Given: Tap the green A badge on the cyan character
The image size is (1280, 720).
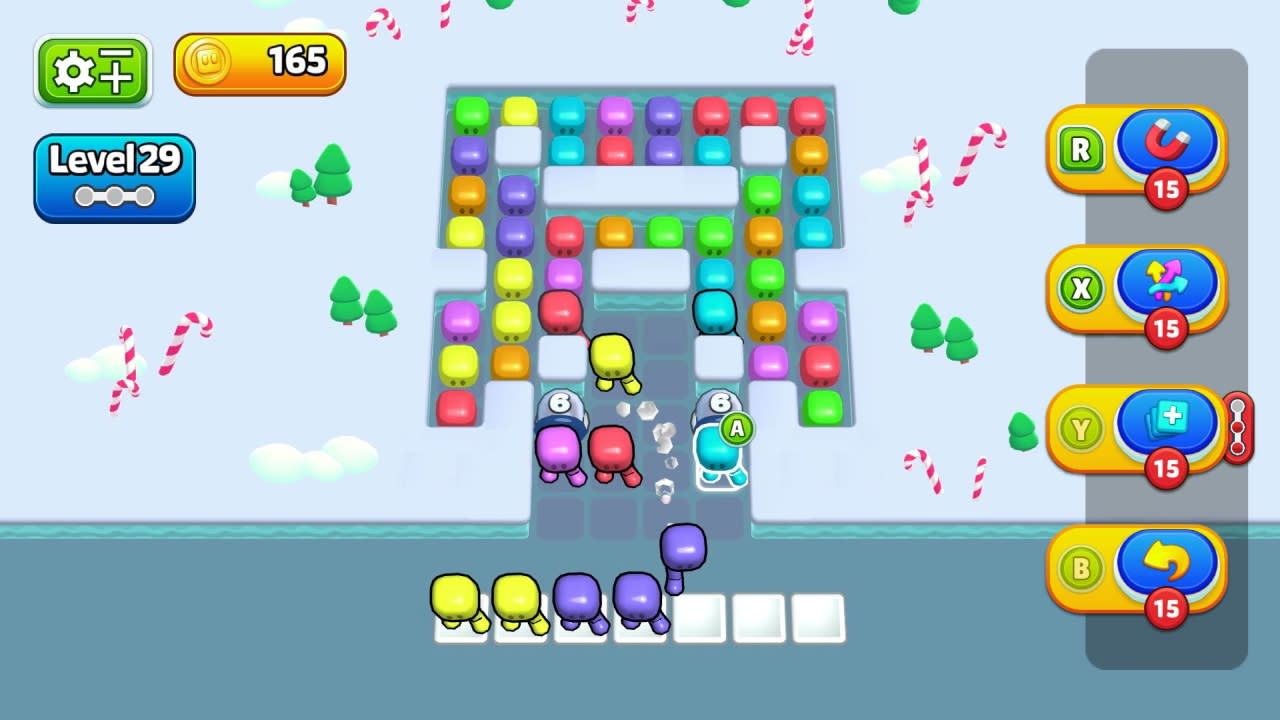Looking at the screenshot, I should pyautogui.click(x=739, y=429).
